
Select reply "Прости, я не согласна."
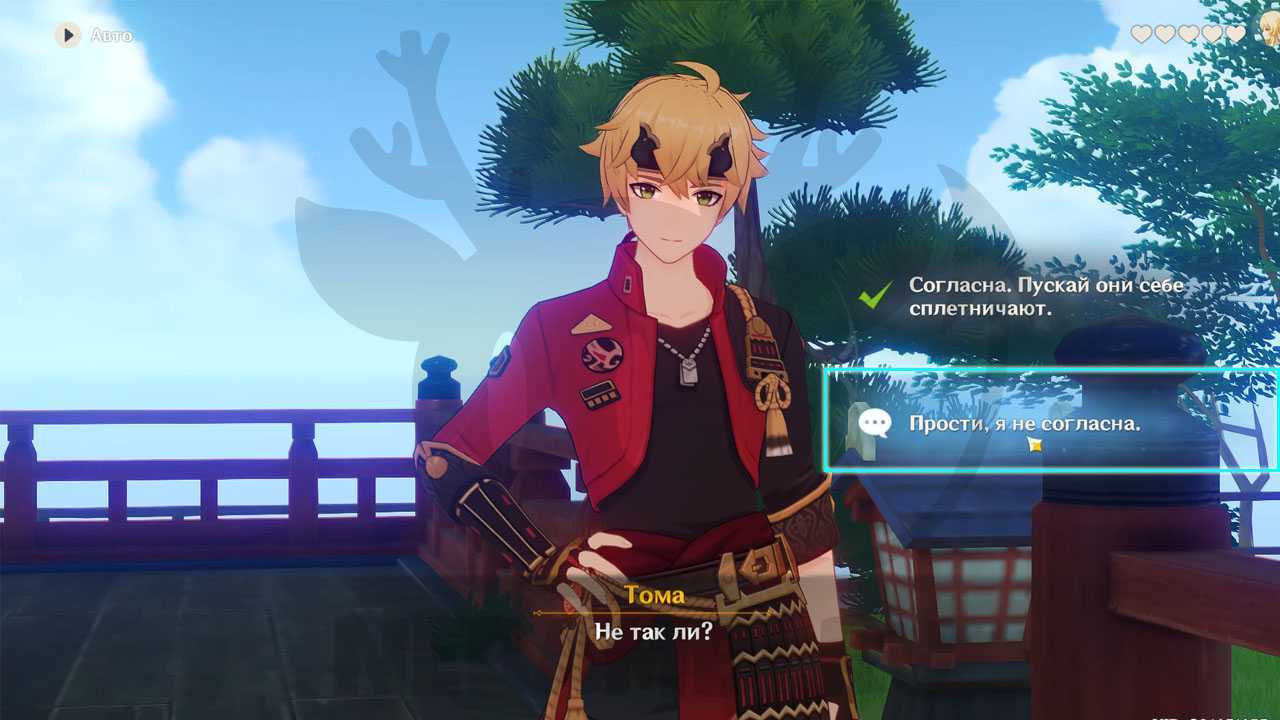click(1024, 423)
